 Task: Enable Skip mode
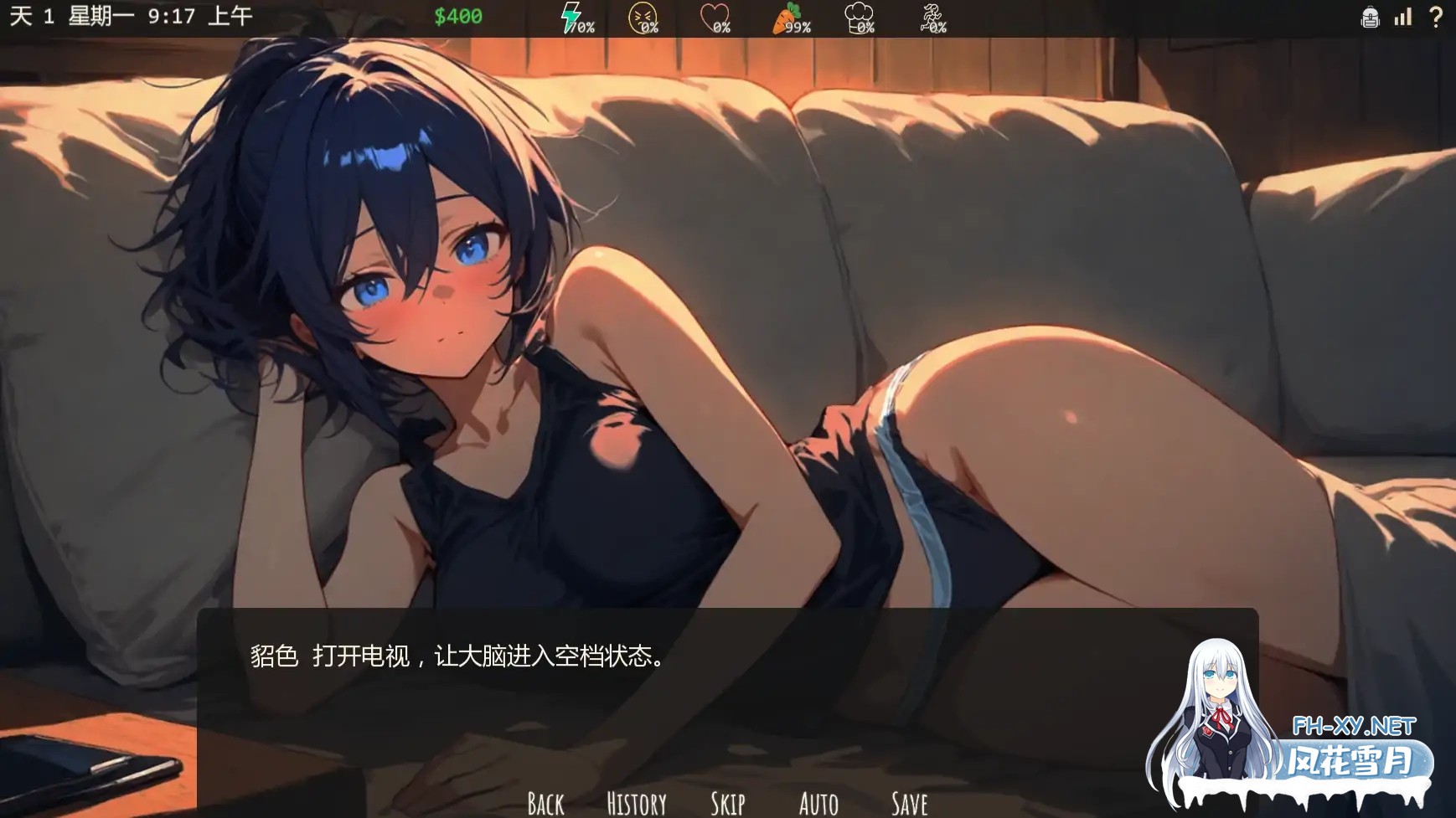click(726, 802)
